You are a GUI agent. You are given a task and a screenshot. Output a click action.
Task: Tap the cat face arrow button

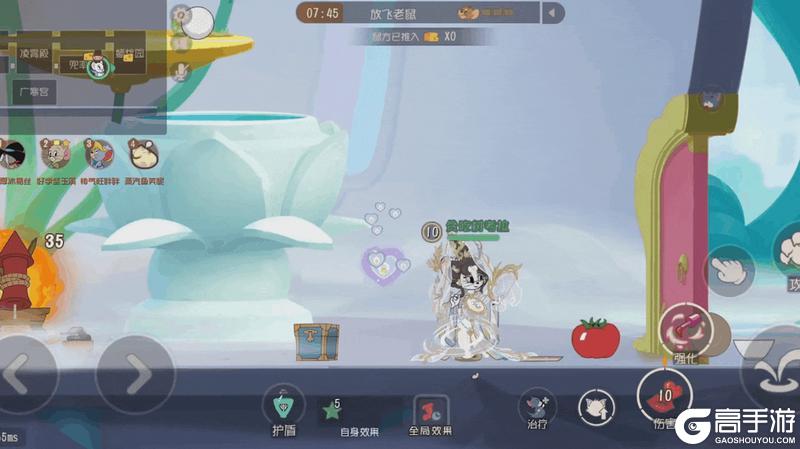tap(596, 406)
